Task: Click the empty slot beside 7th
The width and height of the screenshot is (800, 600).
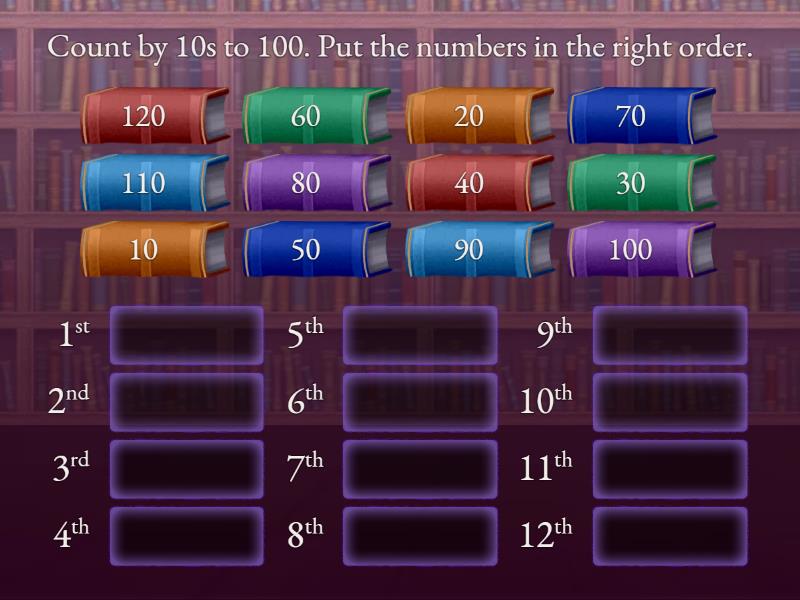Action: [420, 469]
